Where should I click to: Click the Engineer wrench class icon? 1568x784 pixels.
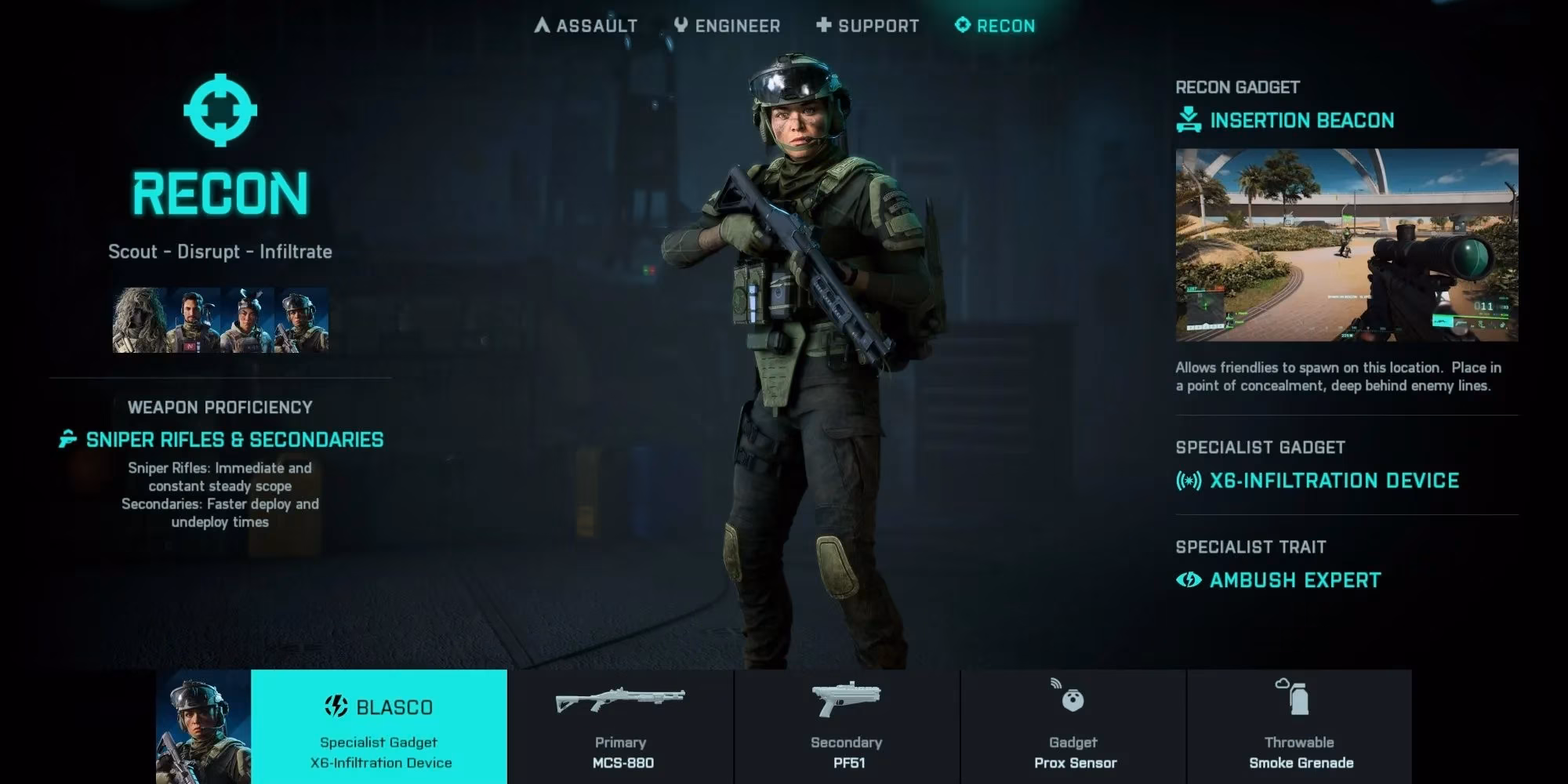[x=681, y=24]
